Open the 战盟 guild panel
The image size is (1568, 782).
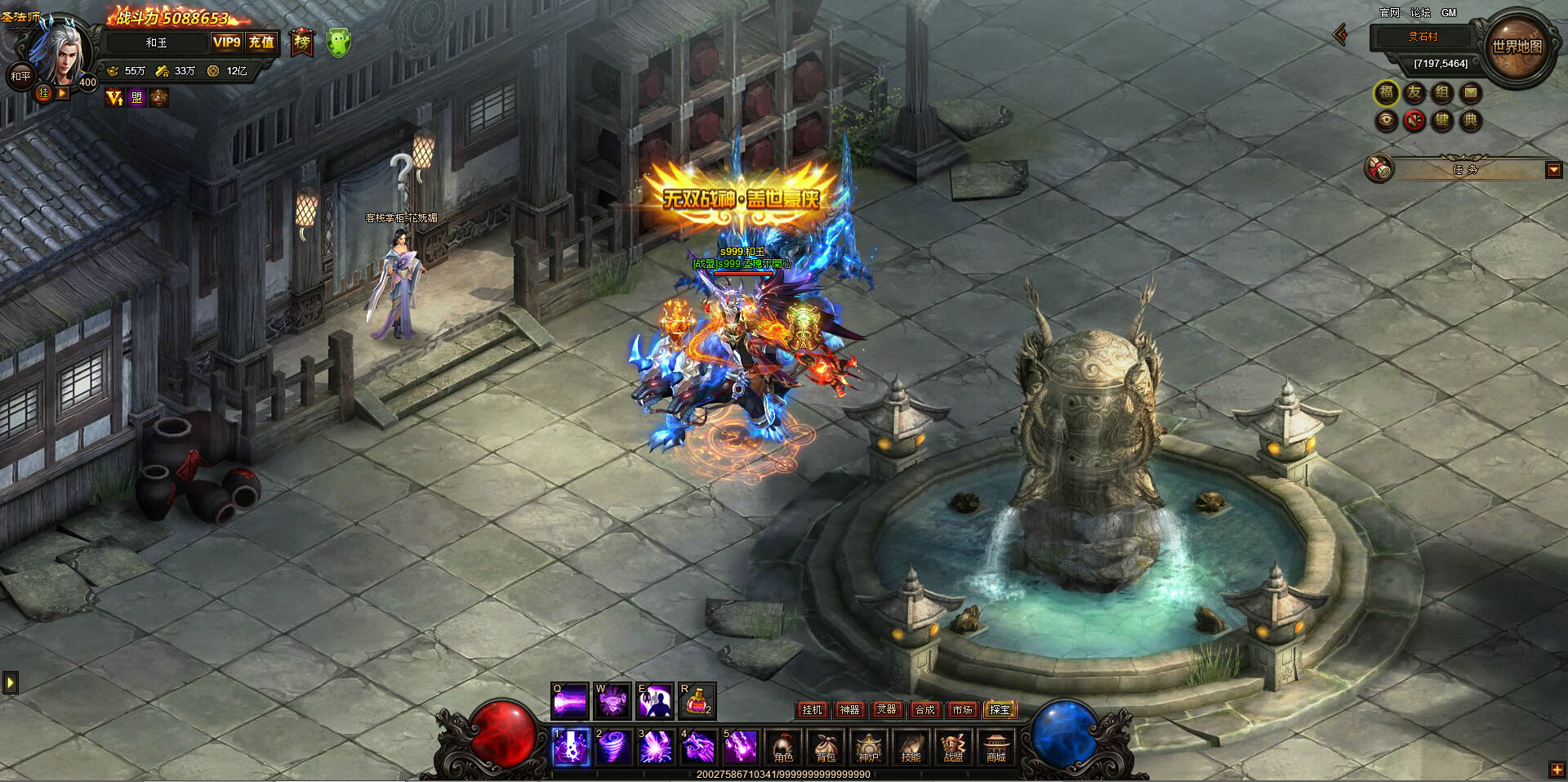click(x=953, y=748)
